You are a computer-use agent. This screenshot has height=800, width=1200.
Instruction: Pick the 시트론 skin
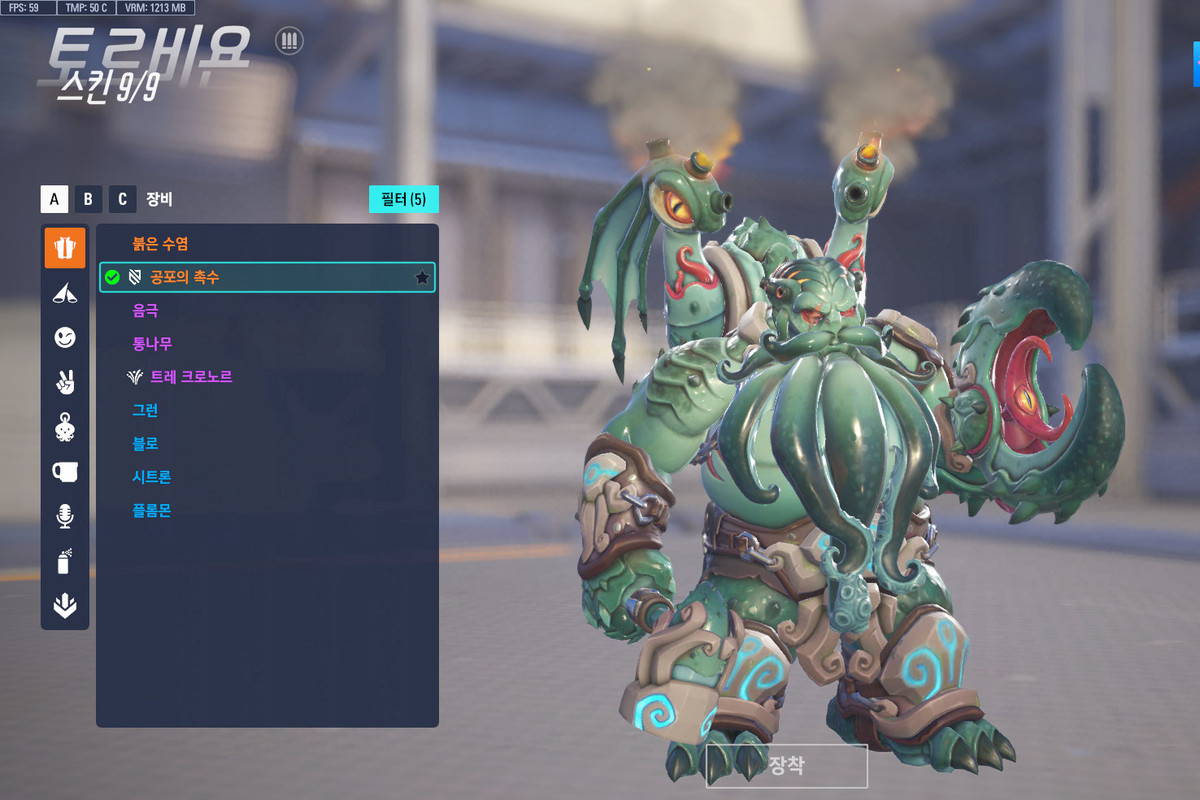152,477
